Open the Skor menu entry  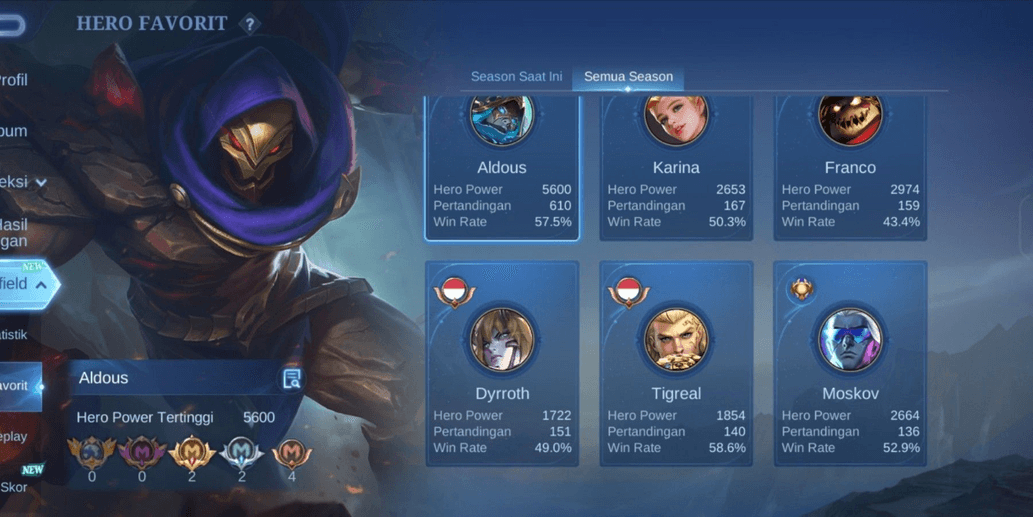pyautogui.click(x=14, y=487)
